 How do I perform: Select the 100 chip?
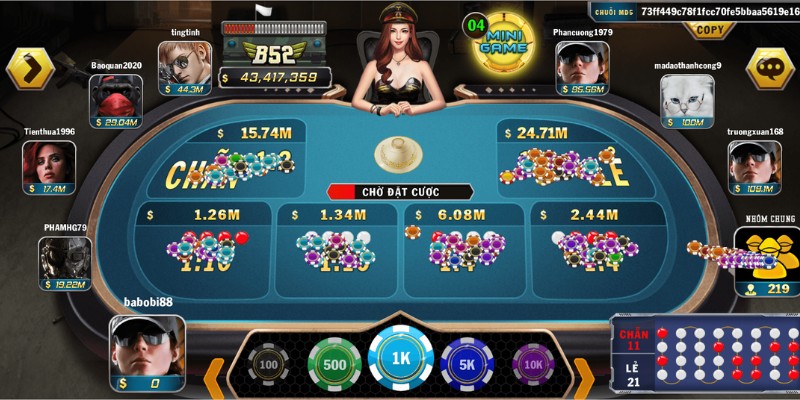[268, 365]
